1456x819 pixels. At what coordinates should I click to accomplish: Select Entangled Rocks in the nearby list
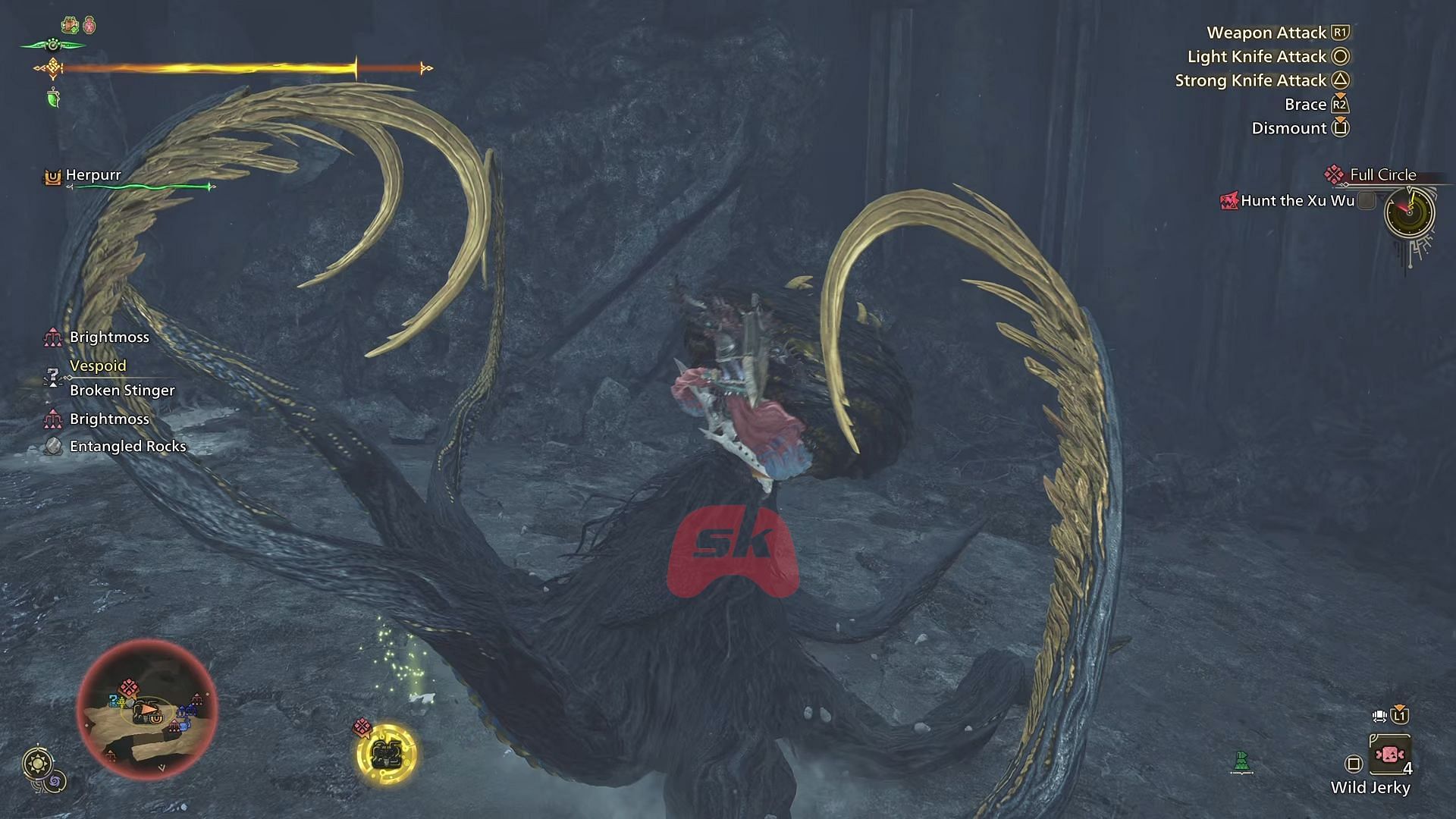[x=127, y=447]
